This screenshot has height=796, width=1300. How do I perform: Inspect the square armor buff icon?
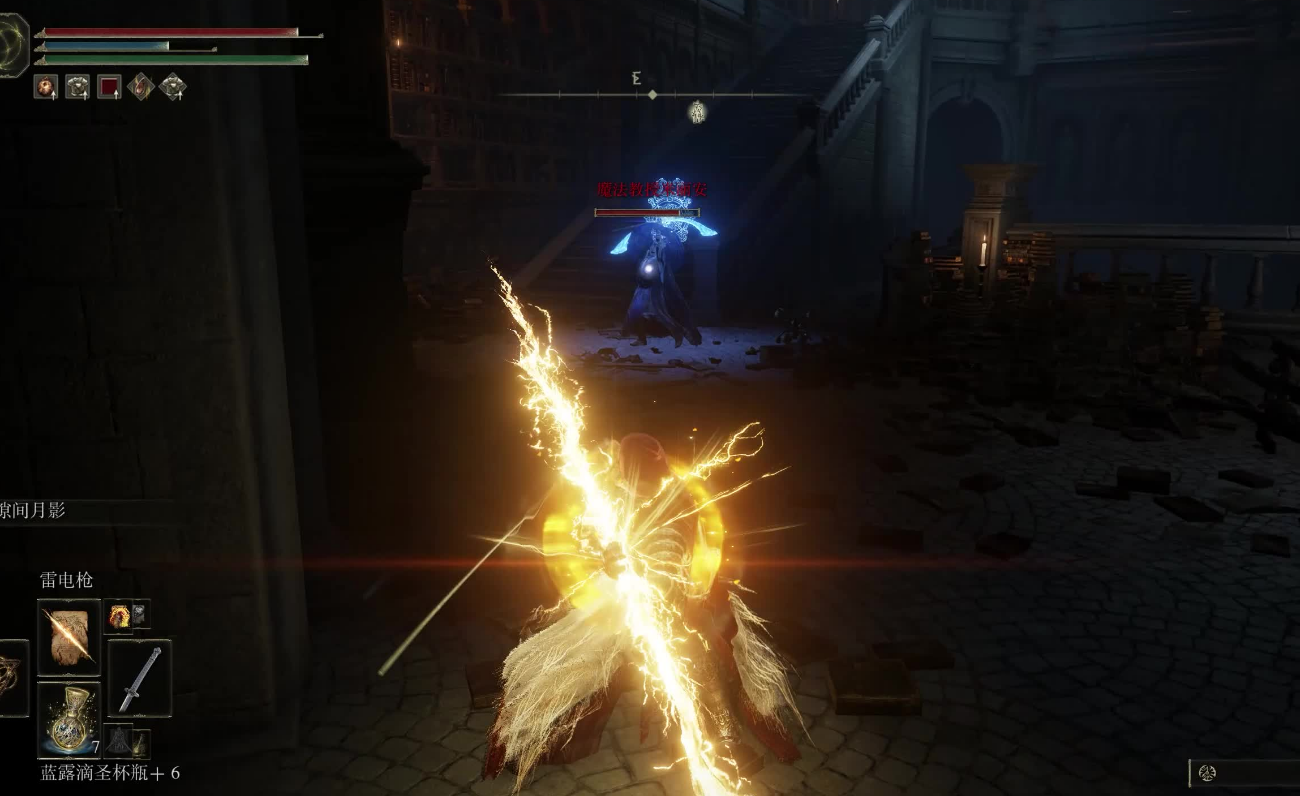(x=77, y=87)
